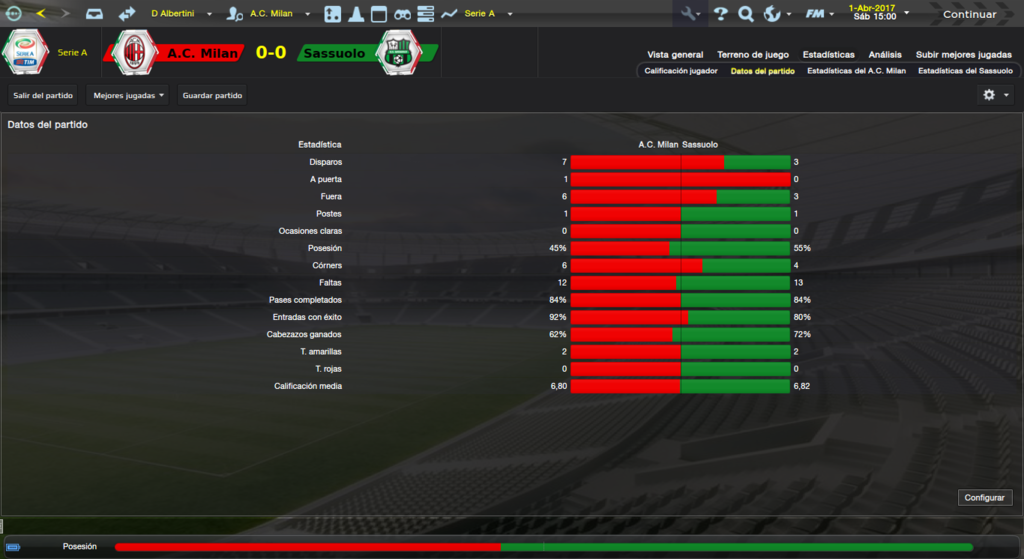Screen dimensions: 1024x559
Task: Click the Continuar button
Action: 968,14
